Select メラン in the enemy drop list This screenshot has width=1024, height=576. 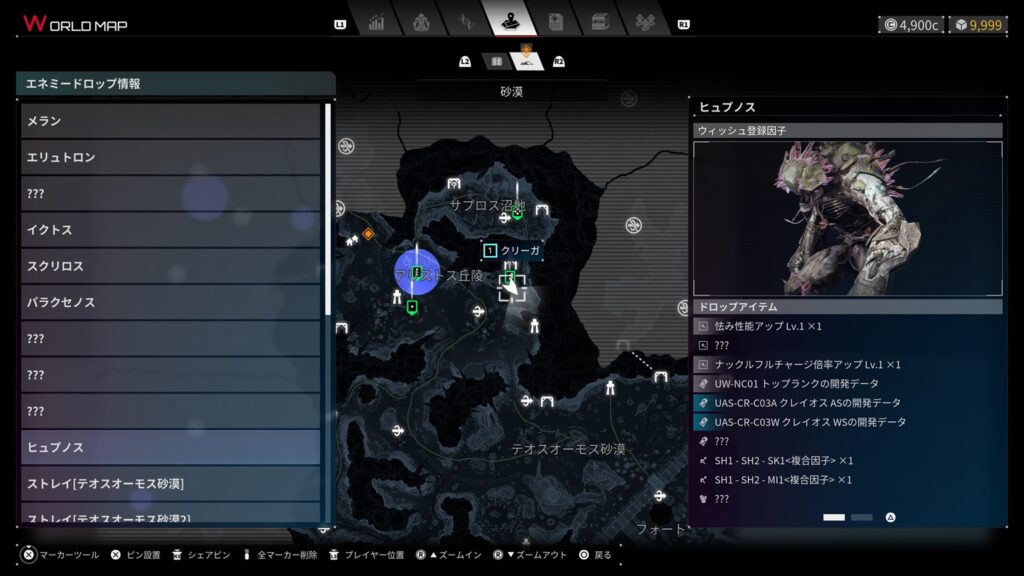170,121
